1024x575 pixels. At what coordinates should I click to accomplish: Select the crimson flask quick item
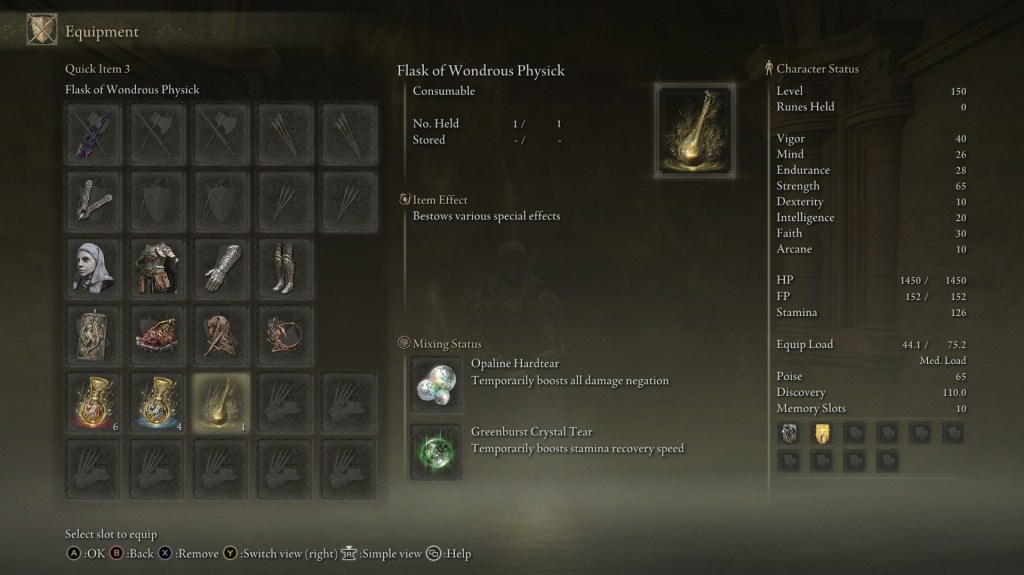click(x=96, y=401)
